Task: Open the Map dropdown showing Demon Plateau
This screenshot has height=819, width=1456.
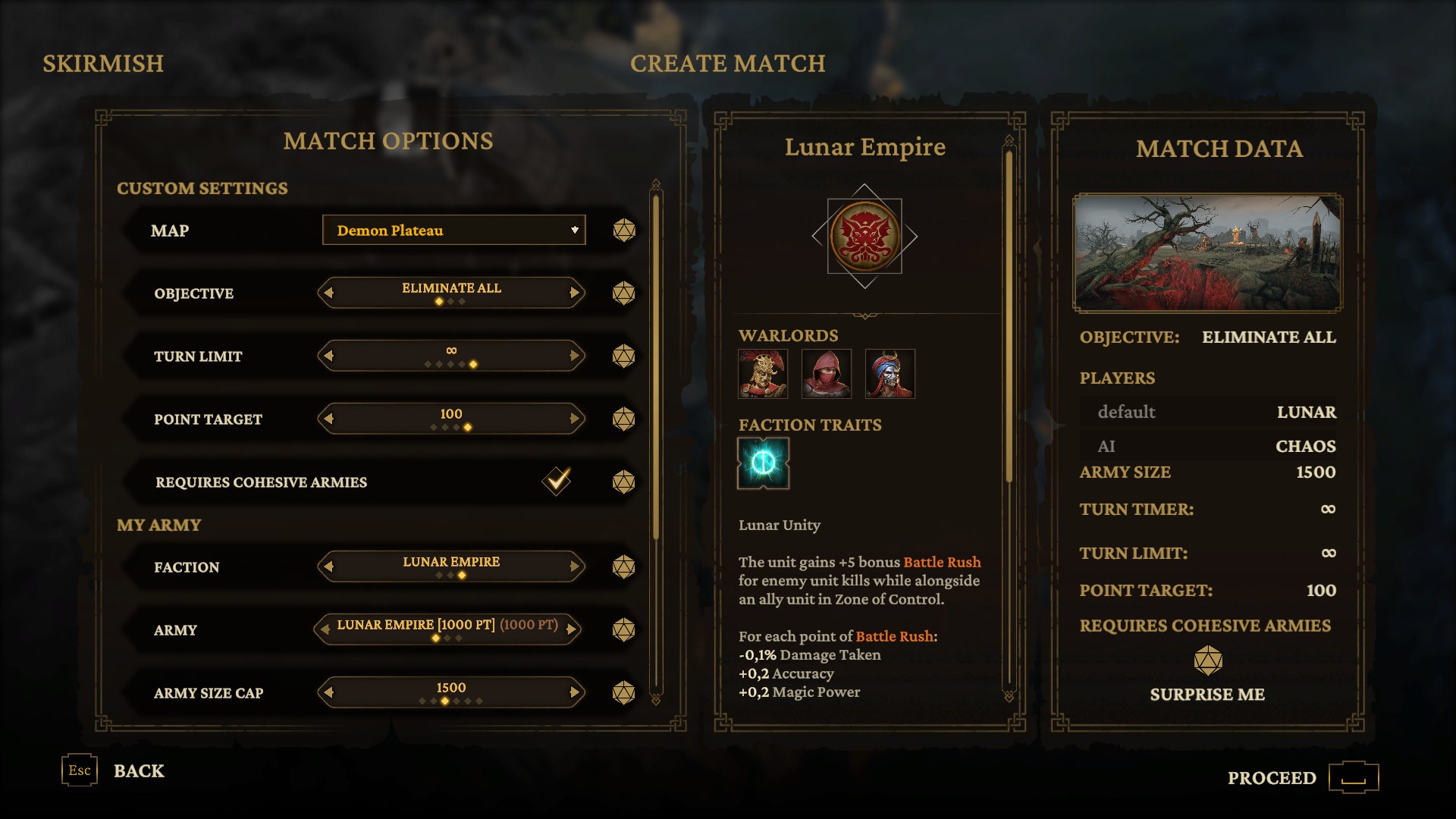Action: 453,230
